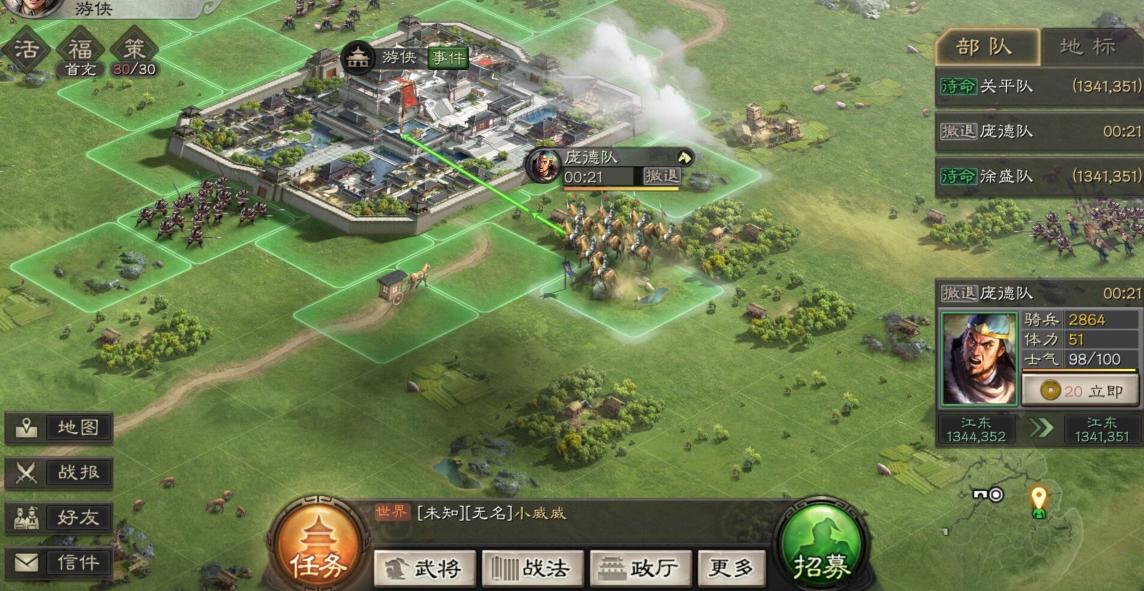The width and height of the screenshot is (1144, 591).
Task: Open the 事件 (Event) tag on the city
Action: (x=448, y=57)
